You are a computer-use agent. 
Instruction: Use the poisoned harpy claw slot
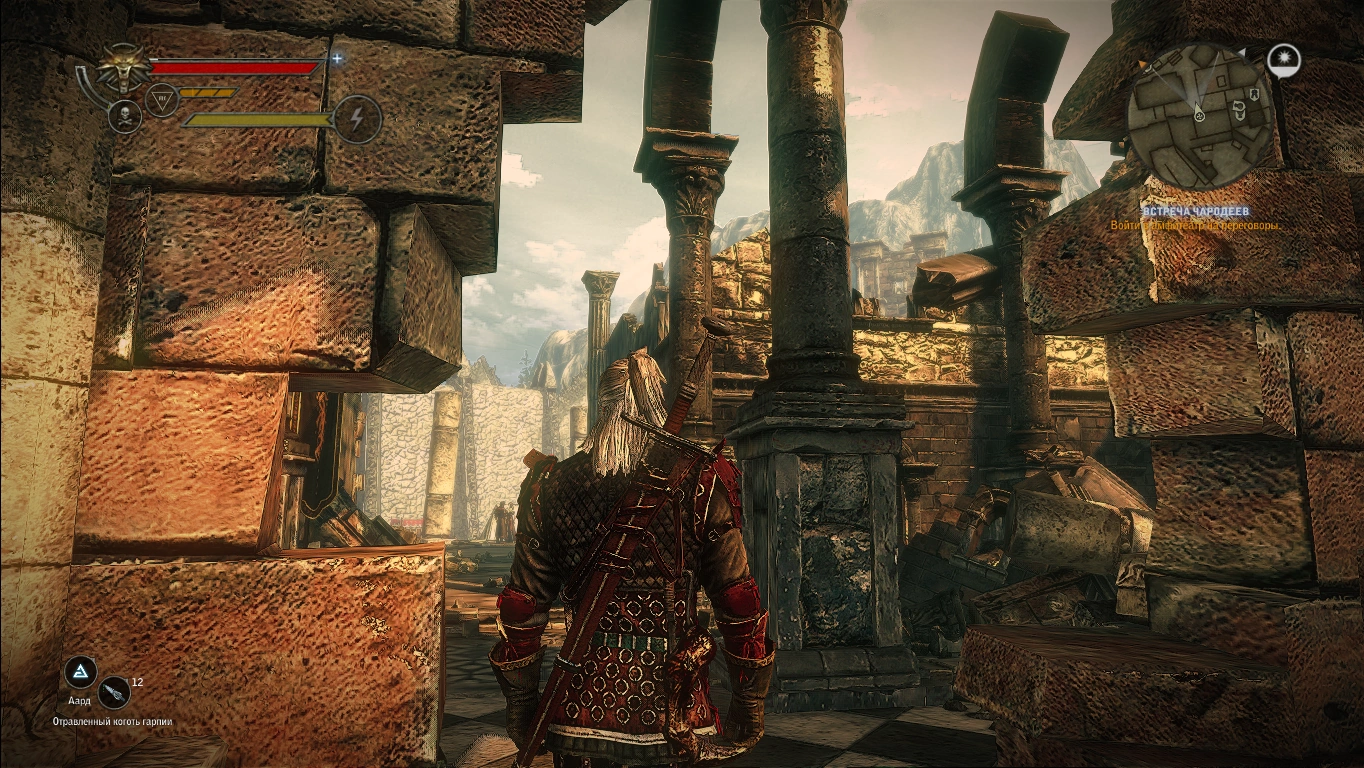[x=115, y=690]
